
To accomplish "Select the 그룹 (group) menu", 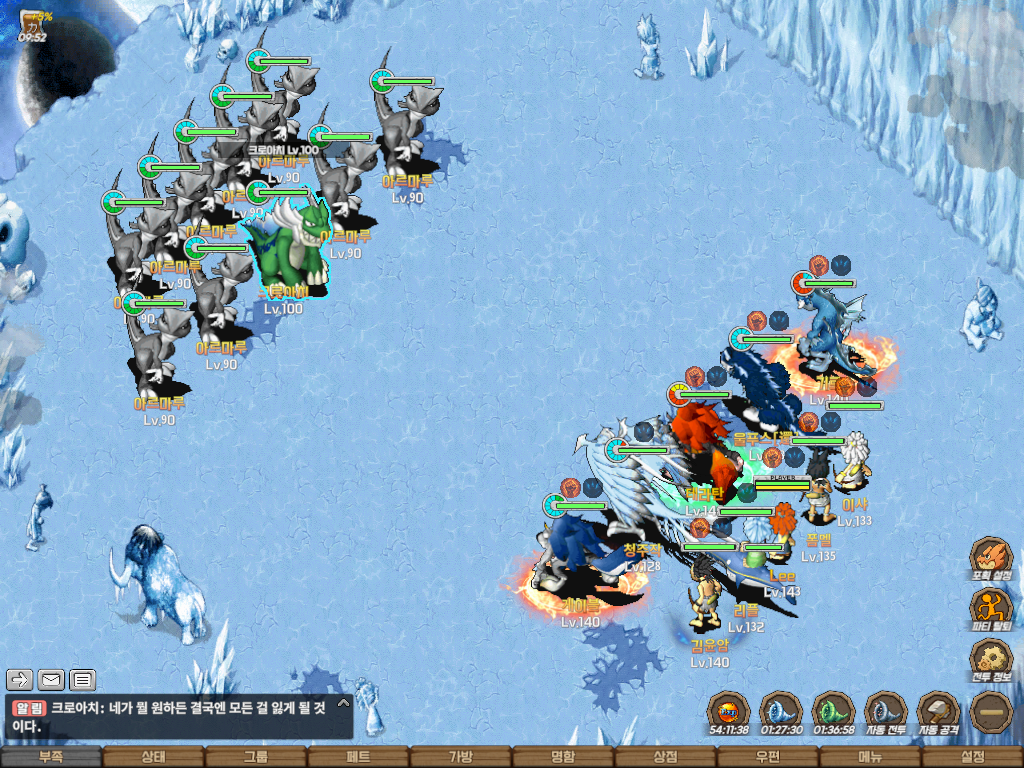I will coord(256,757).
